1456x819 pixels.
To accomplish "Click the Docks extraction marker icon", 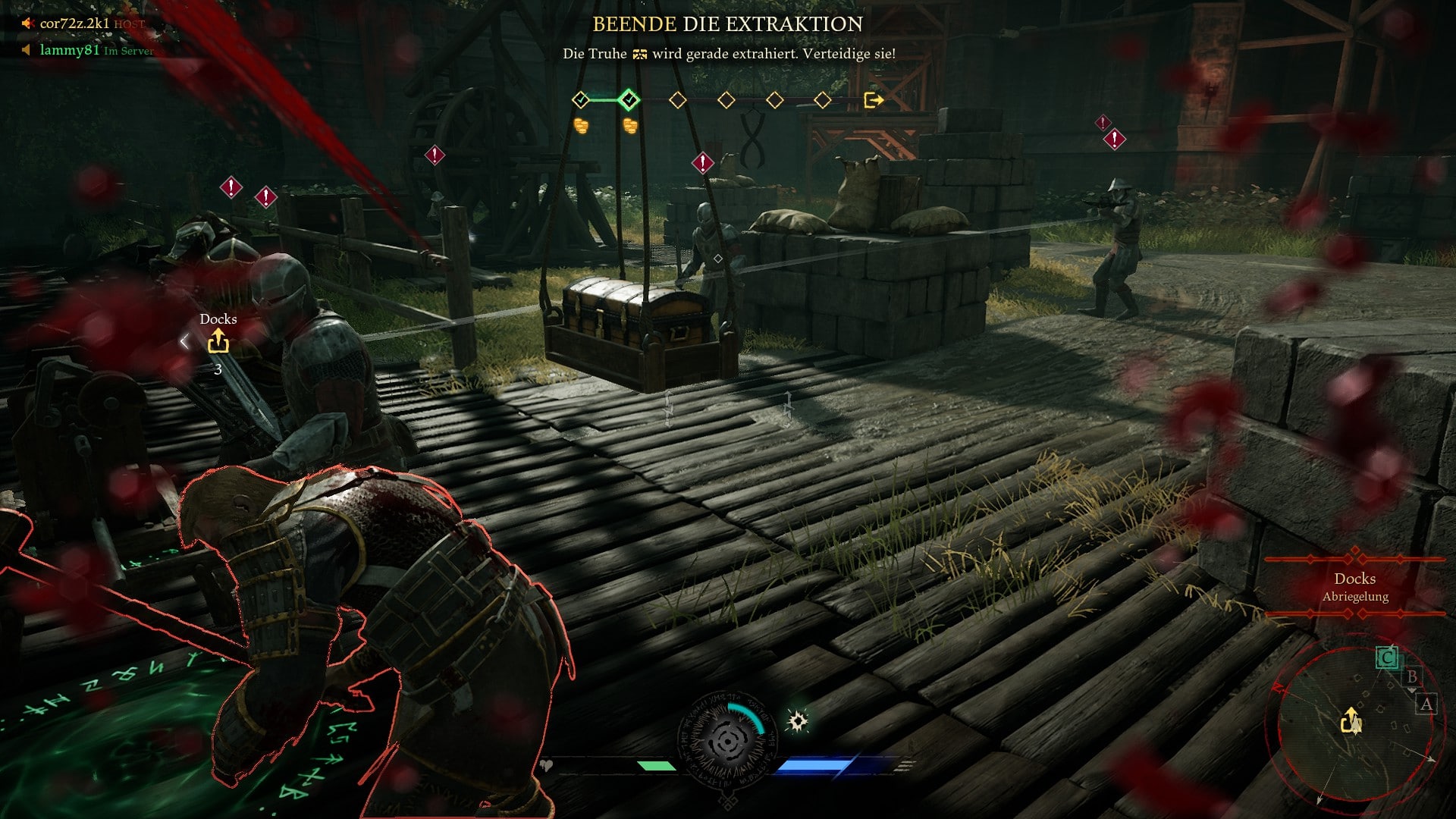I will tap(218, 342).
